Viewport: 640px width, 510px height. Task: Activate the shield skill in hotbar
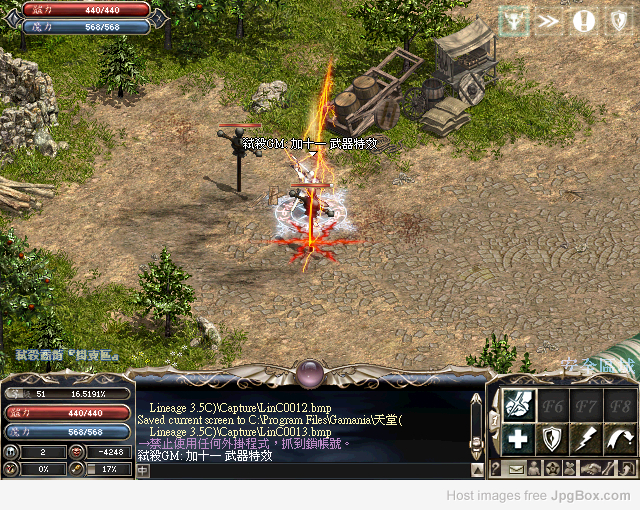click(553, 438)
